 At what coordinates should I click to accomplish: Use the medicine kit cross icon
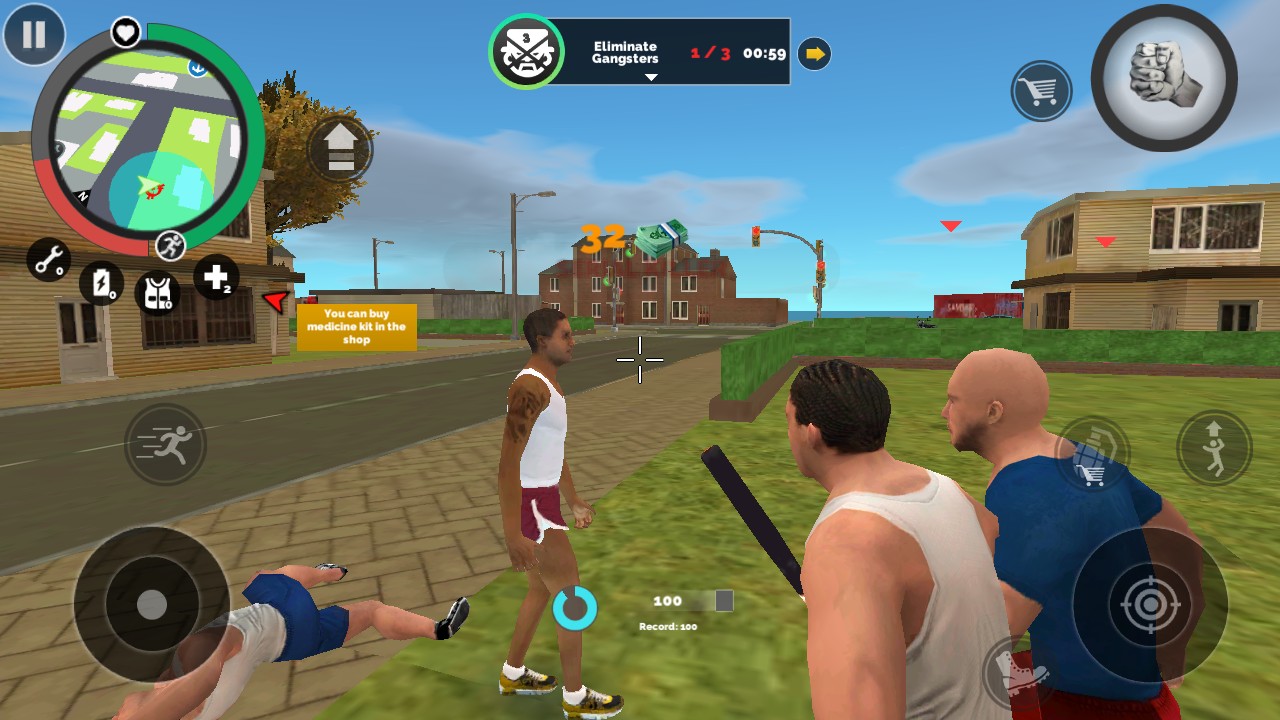[216, 277]
